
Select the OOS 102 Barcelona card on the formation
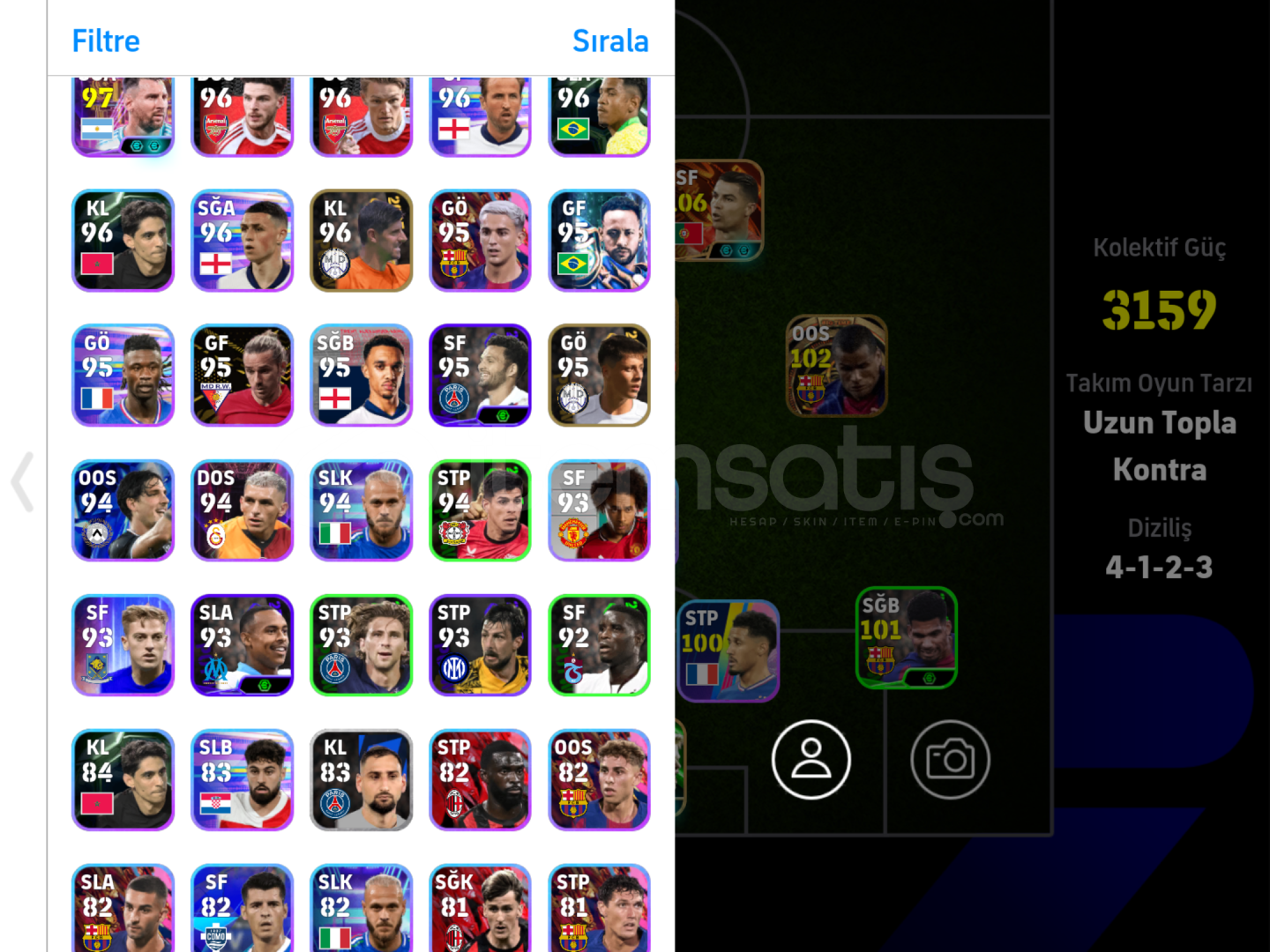(x=836, y=366)
